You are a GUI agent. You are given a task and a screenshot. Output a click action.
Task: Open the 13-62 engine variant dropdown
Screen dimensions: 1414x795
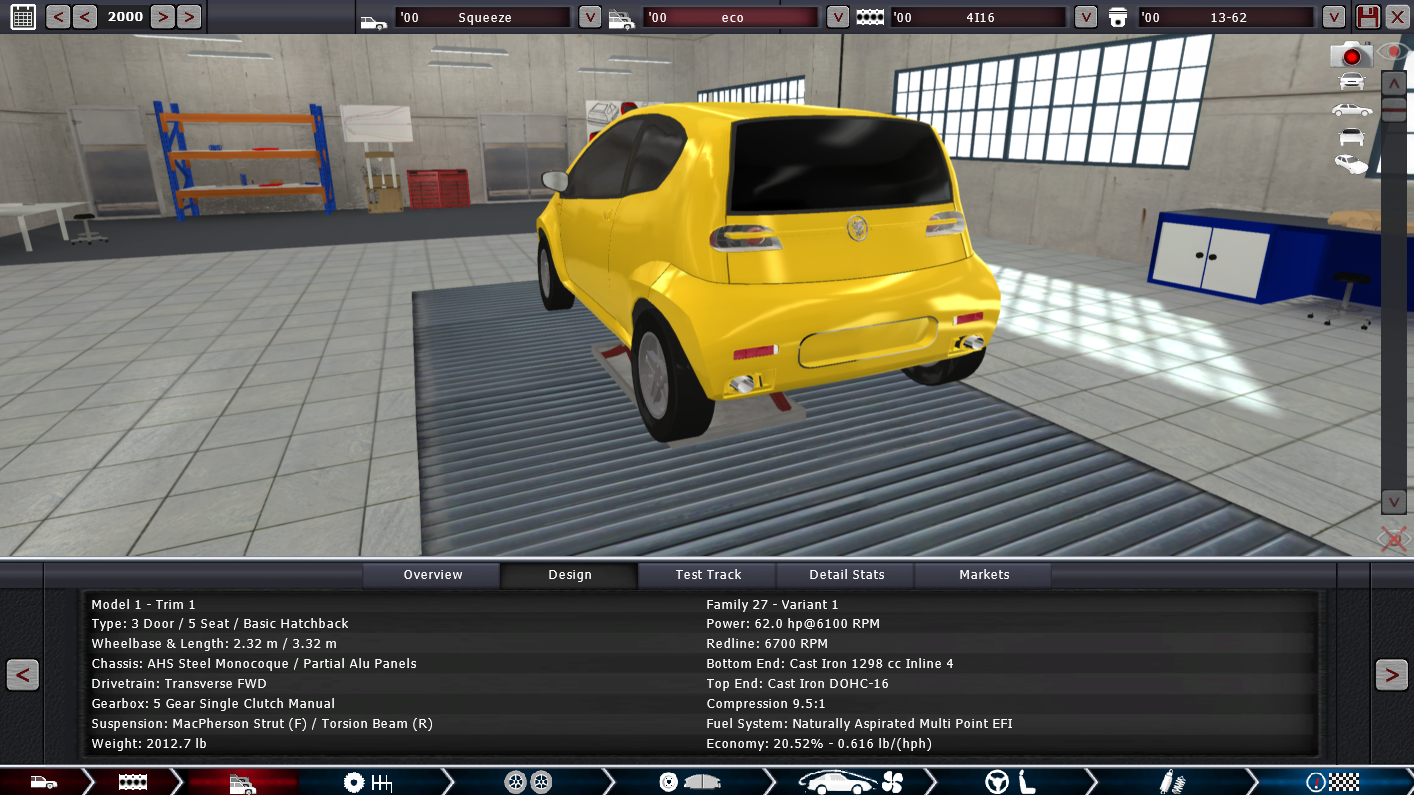(1334, 17)
